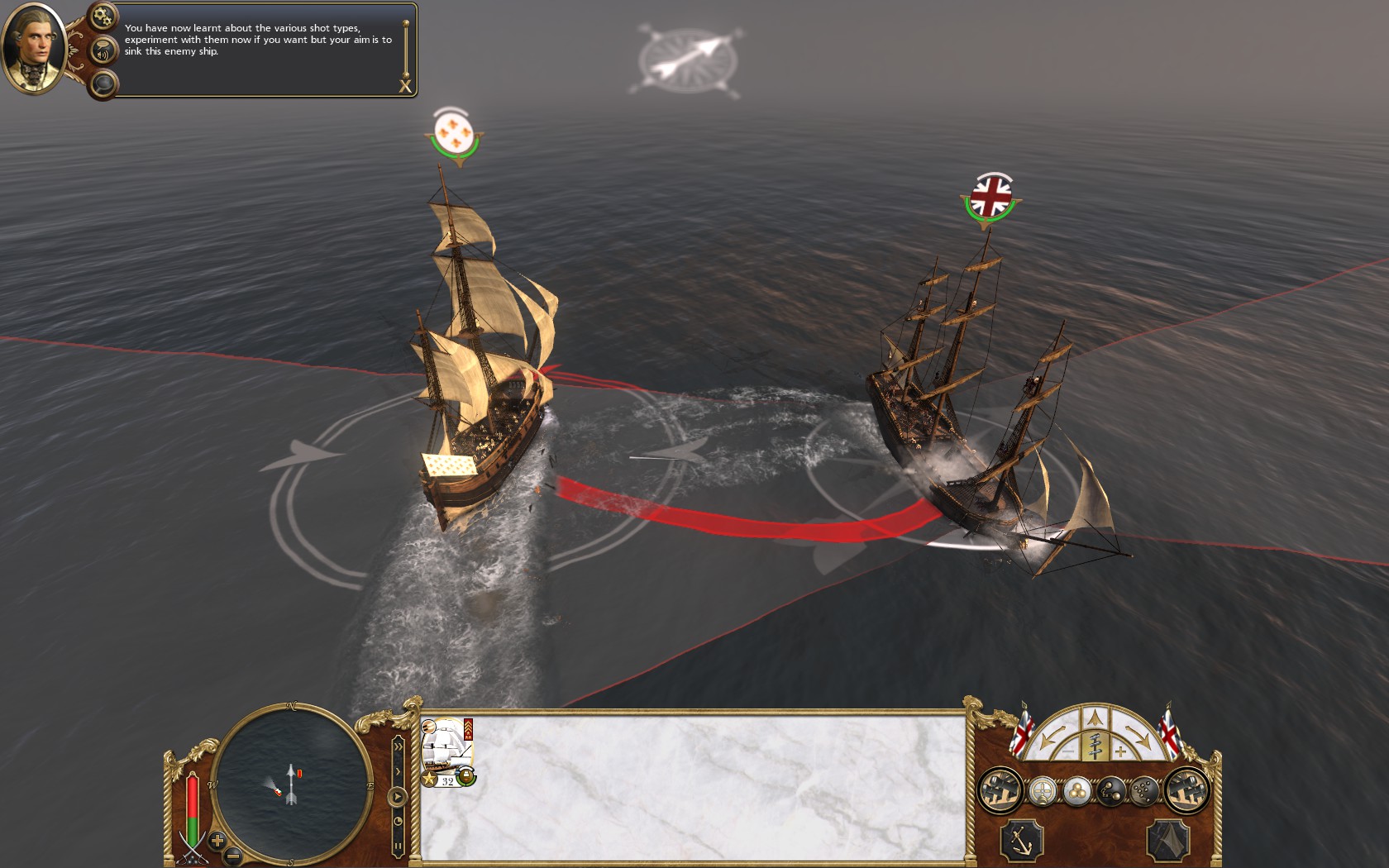Click the circular radar minimap
The height and width of the screenshot is (868, 1389).
291,782
